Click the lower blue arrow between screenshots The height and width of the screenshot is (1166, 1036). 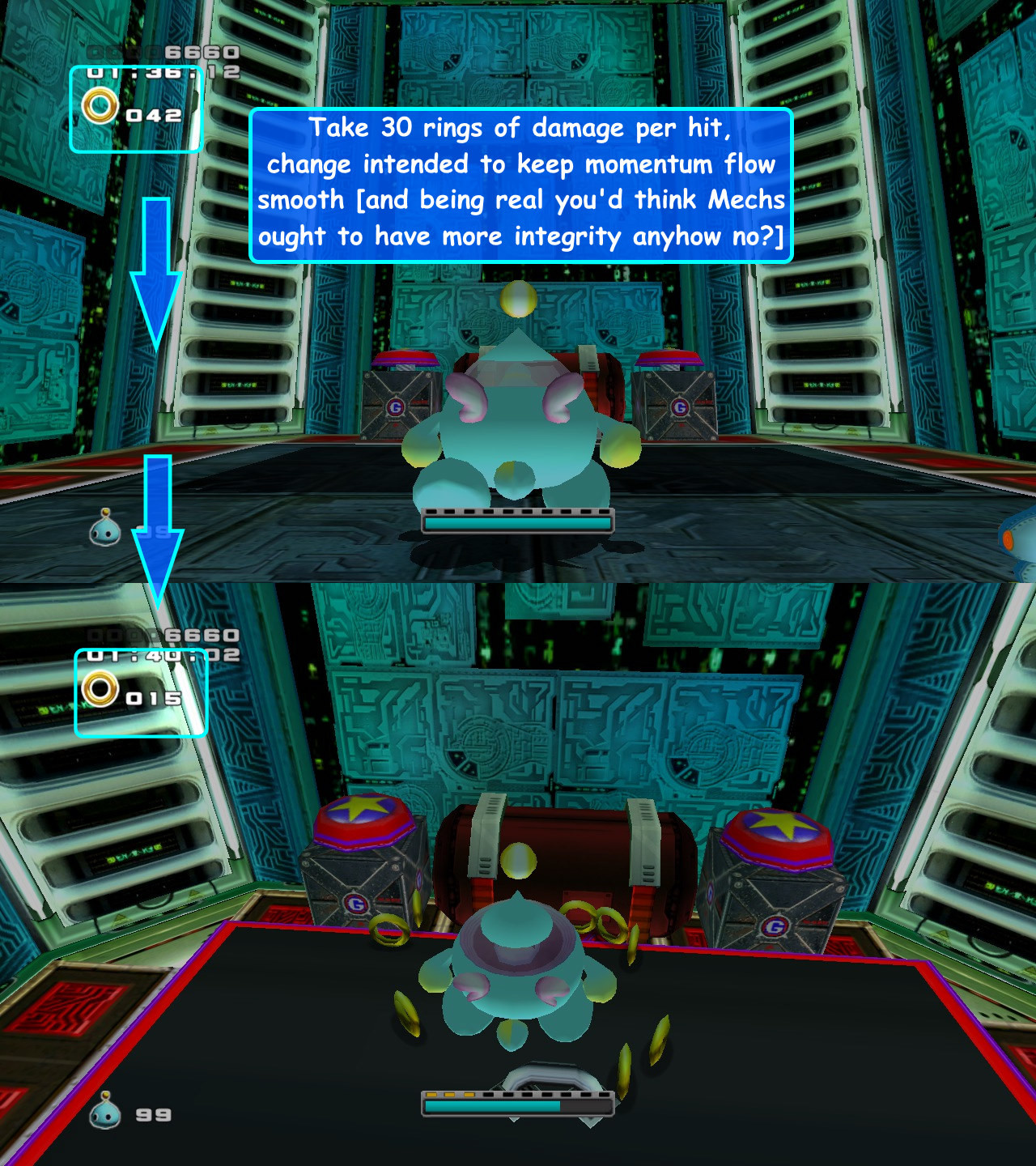click(x=158, y=522)
